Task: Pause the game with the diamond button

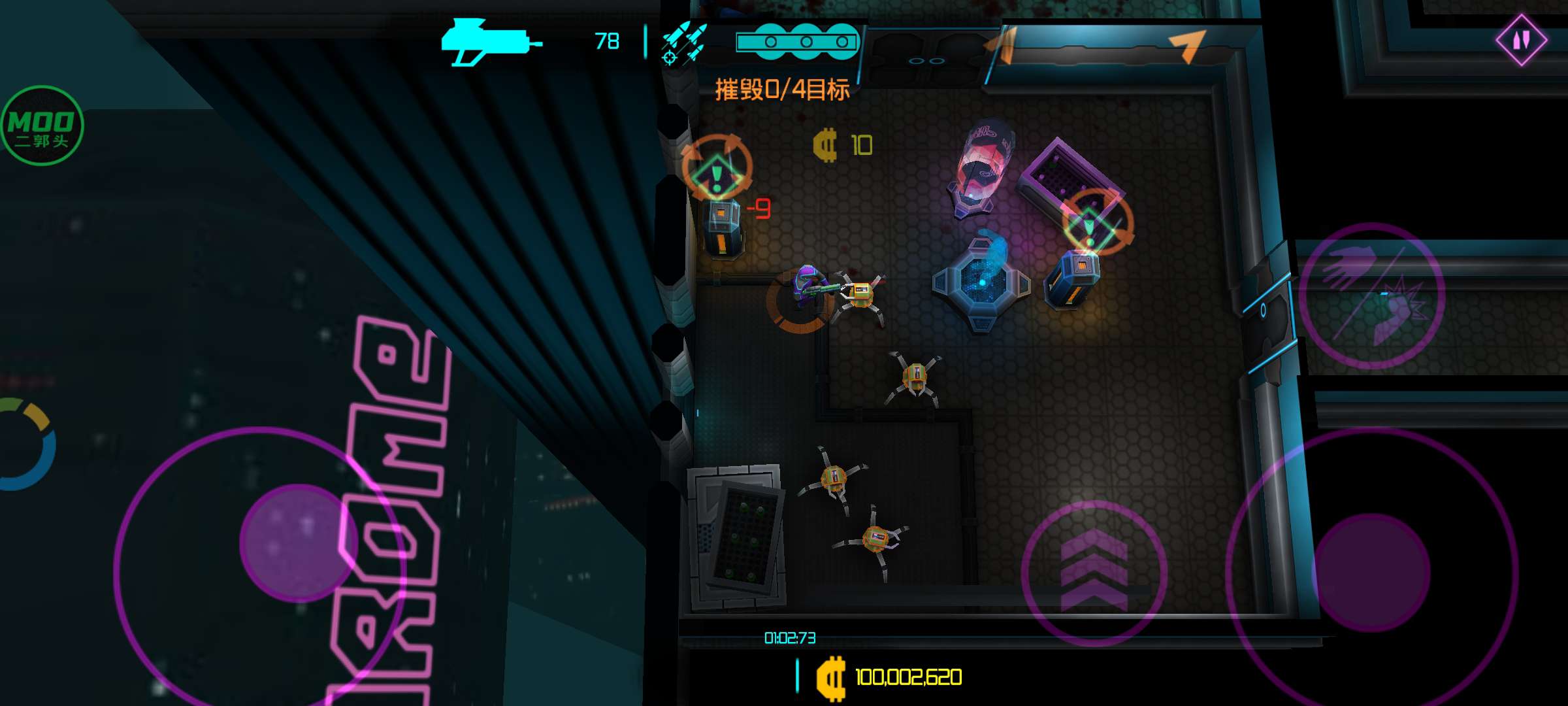Action: coord(1521,41)
